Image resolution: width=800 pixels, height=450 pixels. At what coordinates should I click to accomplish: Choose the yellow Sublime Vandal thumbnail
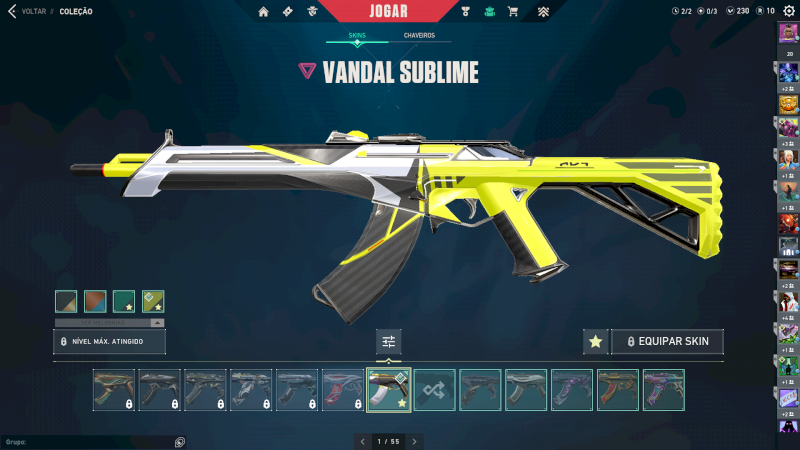click(x=389, y=390)
